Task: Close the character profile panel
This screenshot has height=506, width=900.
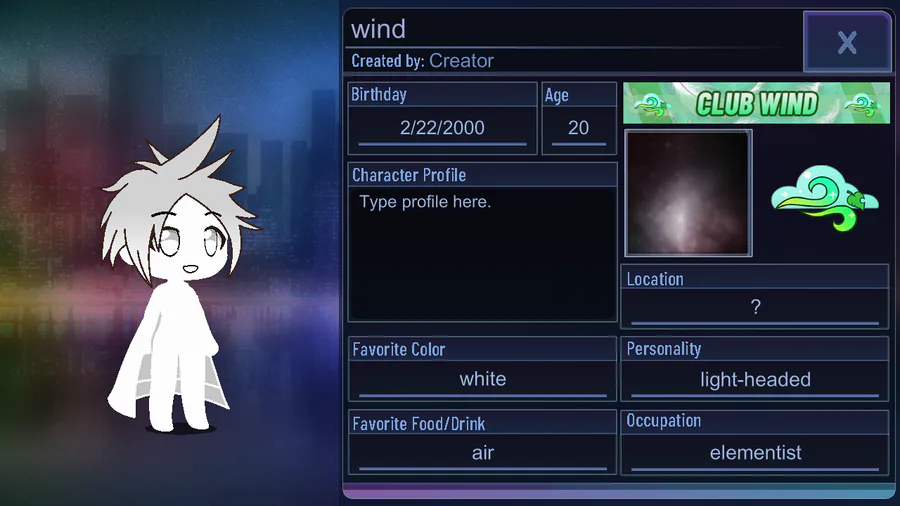Action: click(846, 42)
